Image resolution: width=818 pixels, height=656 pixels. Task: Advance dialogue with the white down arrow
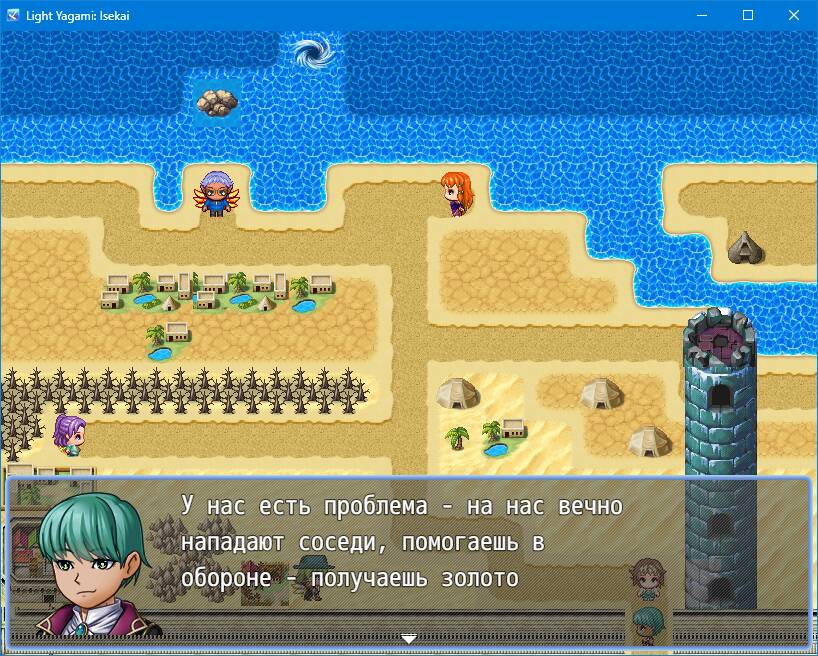click(x=408, y=637)
